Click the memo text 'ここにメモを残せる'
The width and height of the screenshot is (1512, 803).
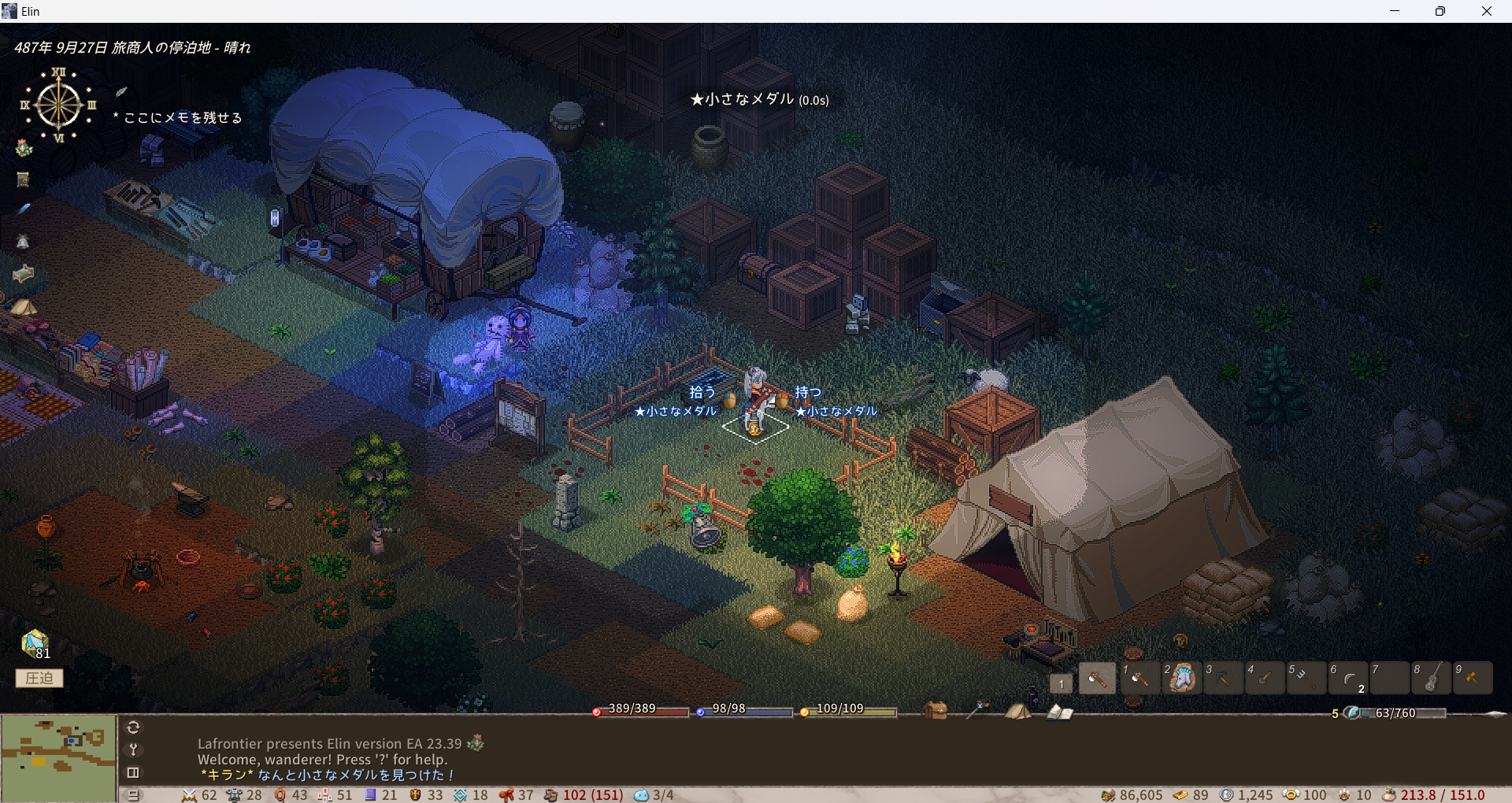click(x=183, y=118)
